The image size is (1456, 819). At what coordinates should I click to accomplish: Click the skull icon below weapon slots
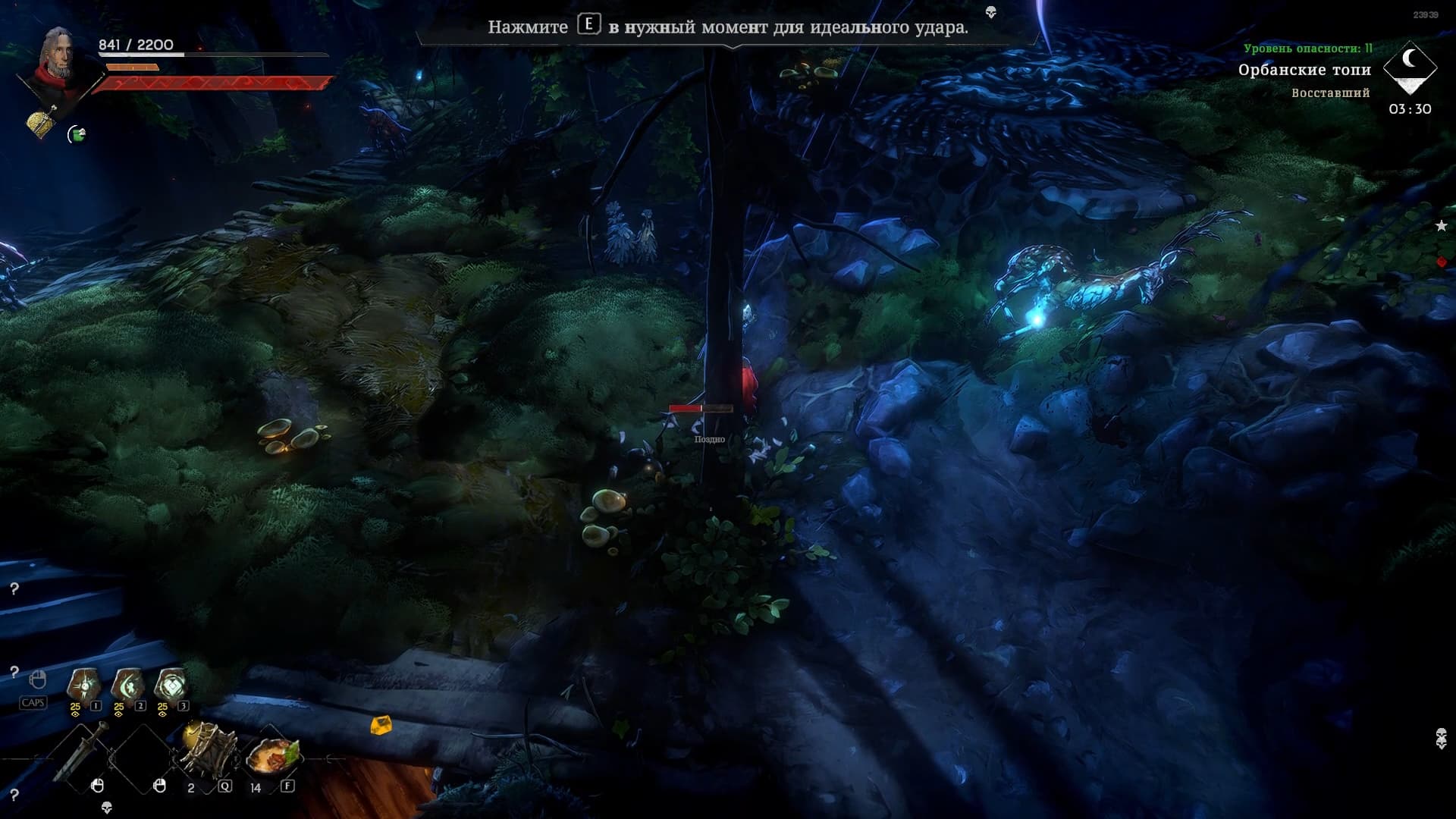pyautogui.click(x=106, y=808)
